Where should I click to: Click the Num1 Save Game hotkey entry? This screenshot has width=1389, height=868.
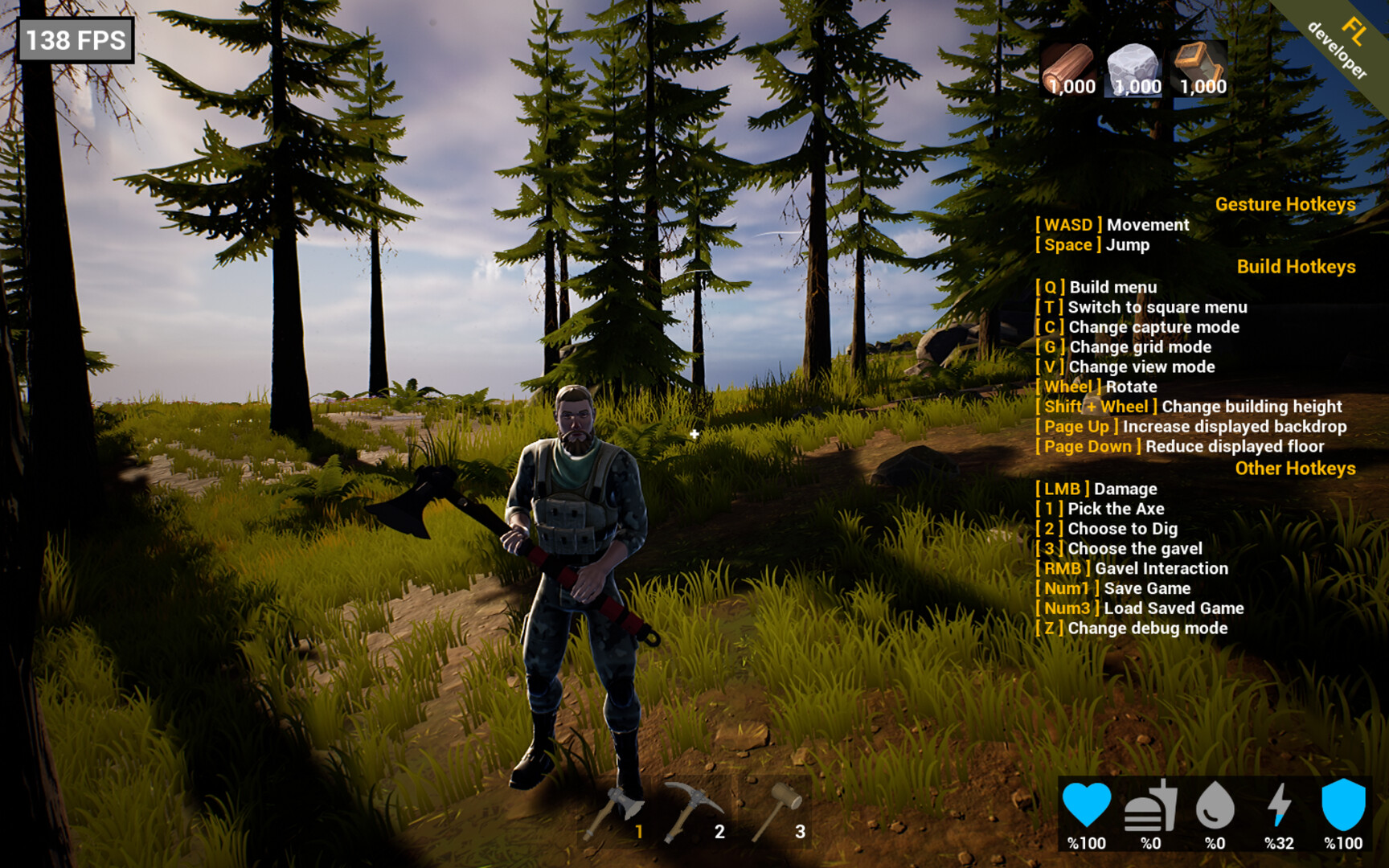tap(1112, 588)
